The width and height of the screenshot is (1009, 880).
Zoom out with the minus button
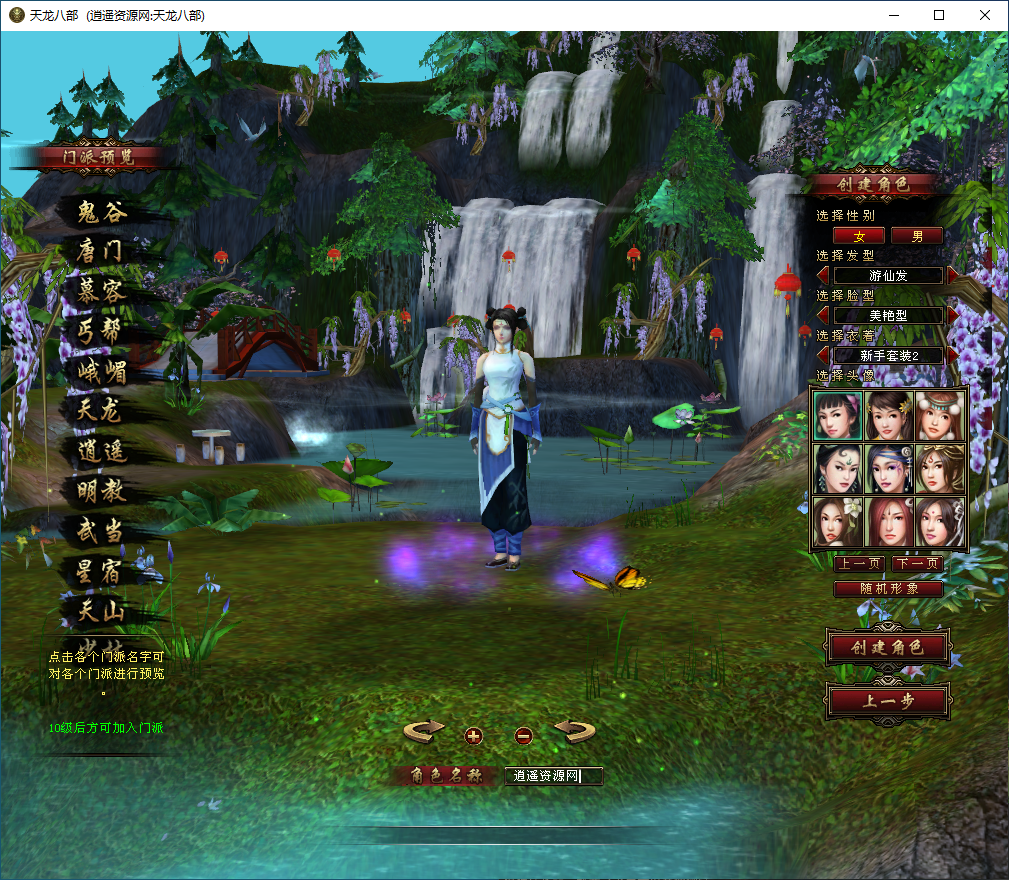(x=523, y=736)
